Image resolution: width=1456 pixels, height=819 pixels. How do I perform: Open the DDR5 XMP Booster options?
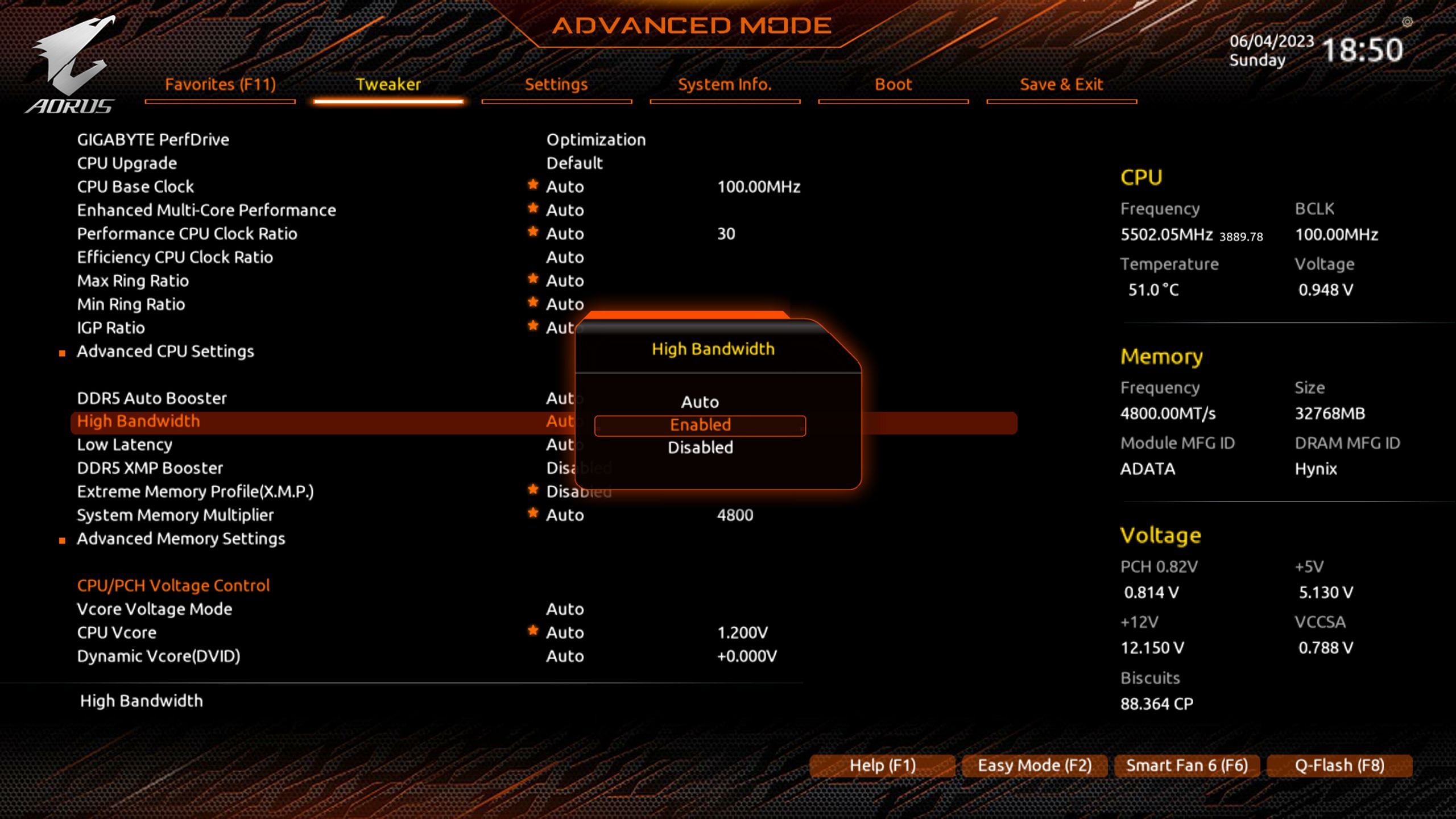(x=150, y=468)
